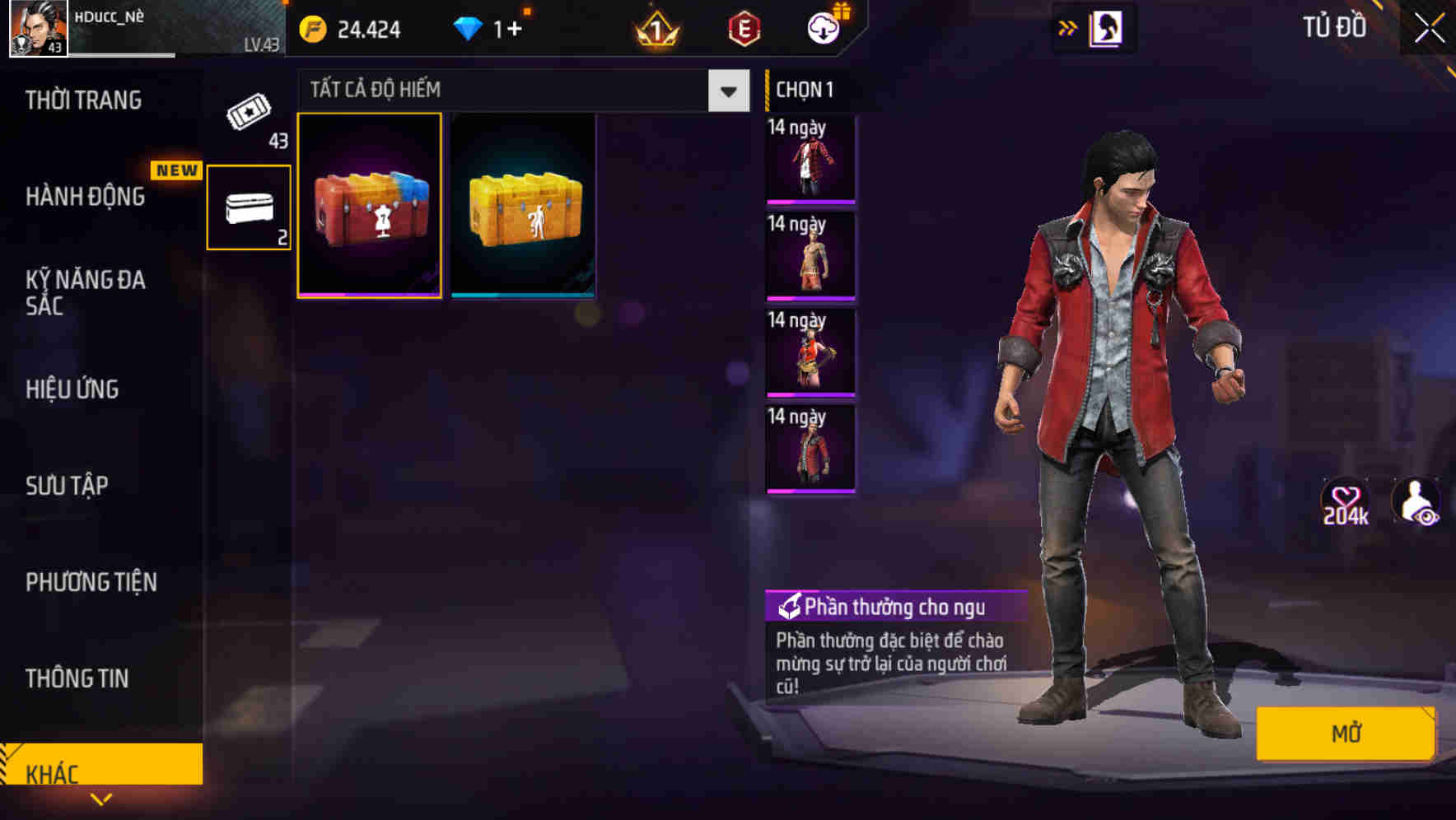Select the yellow crate thumbnail
The width and height of the screenshot is (1456, 820).
click(524, 205)
